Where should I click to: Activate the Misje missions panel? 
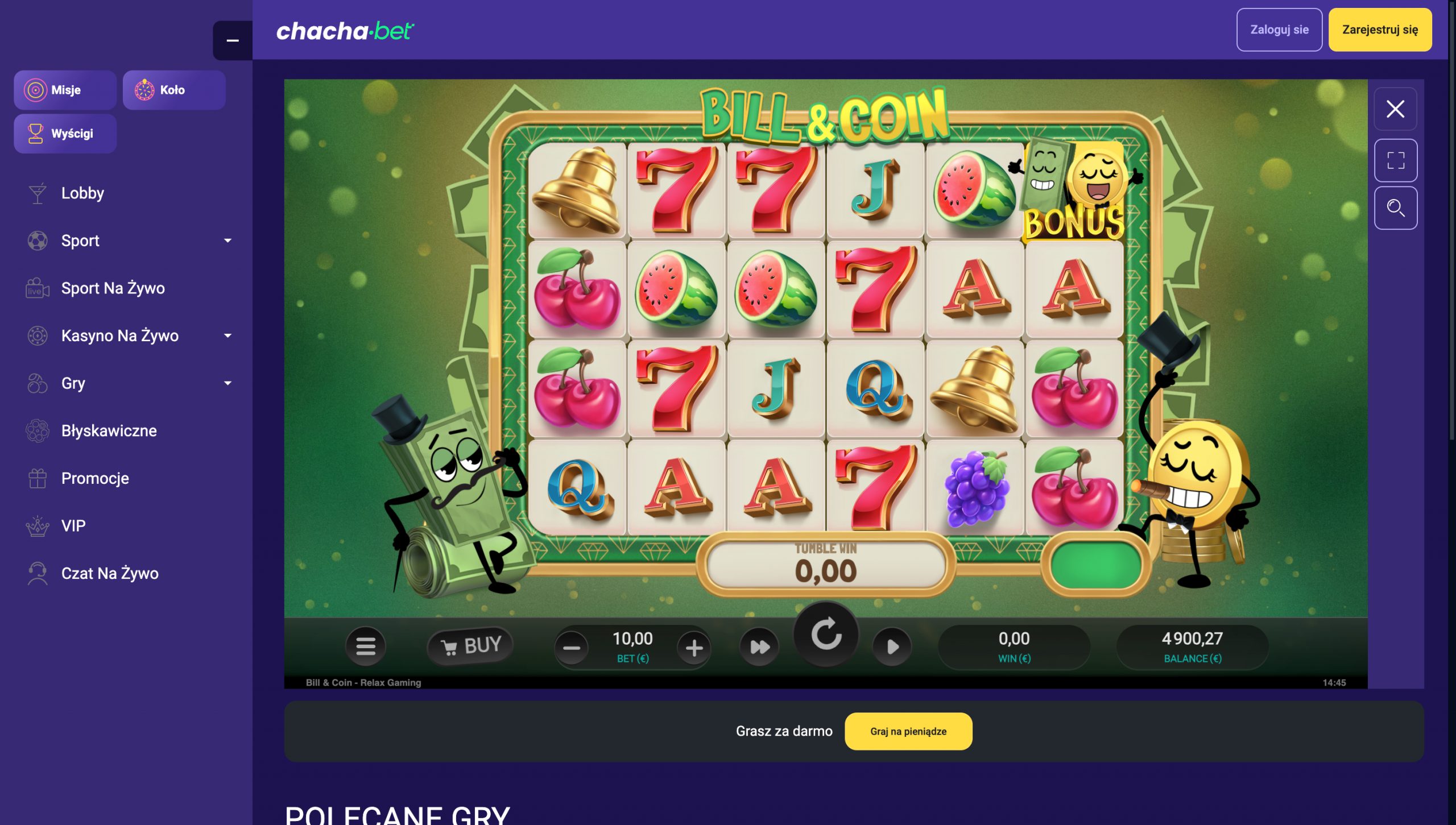(x=65, y=89)
